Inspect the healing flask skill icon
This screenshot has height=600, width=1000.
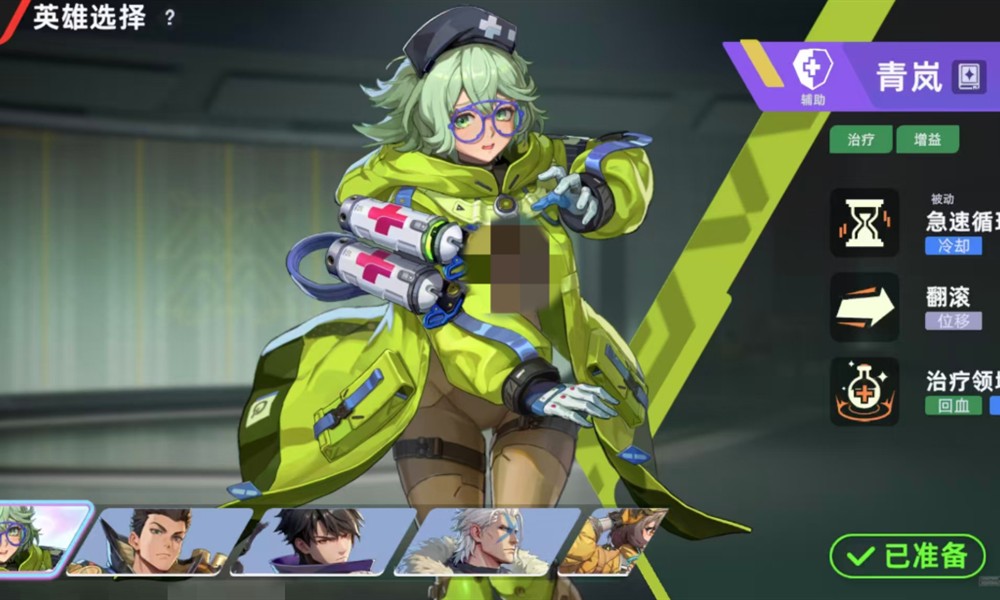[x=864, y=391]
